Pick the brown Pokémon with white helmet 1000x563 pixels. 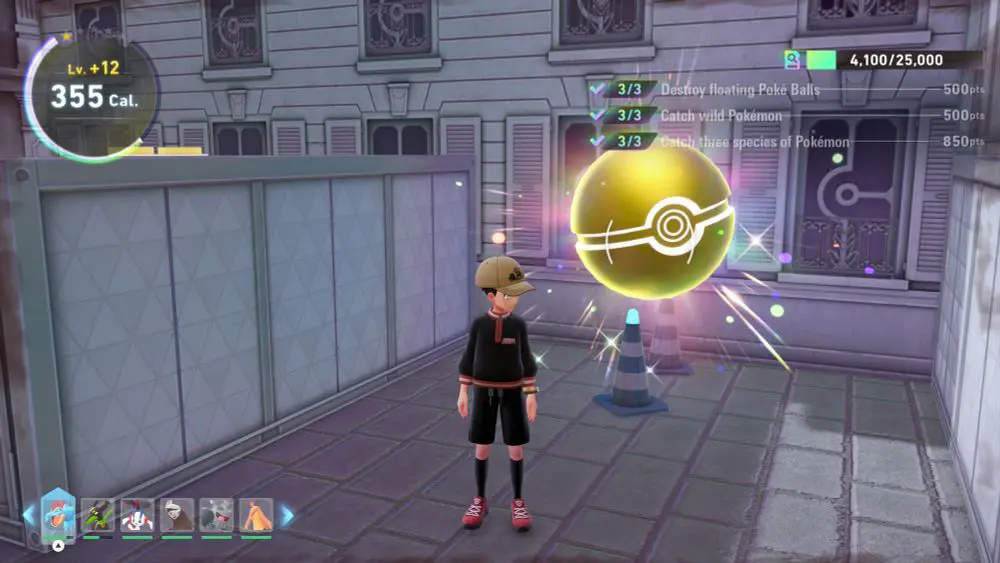[177, 515]
